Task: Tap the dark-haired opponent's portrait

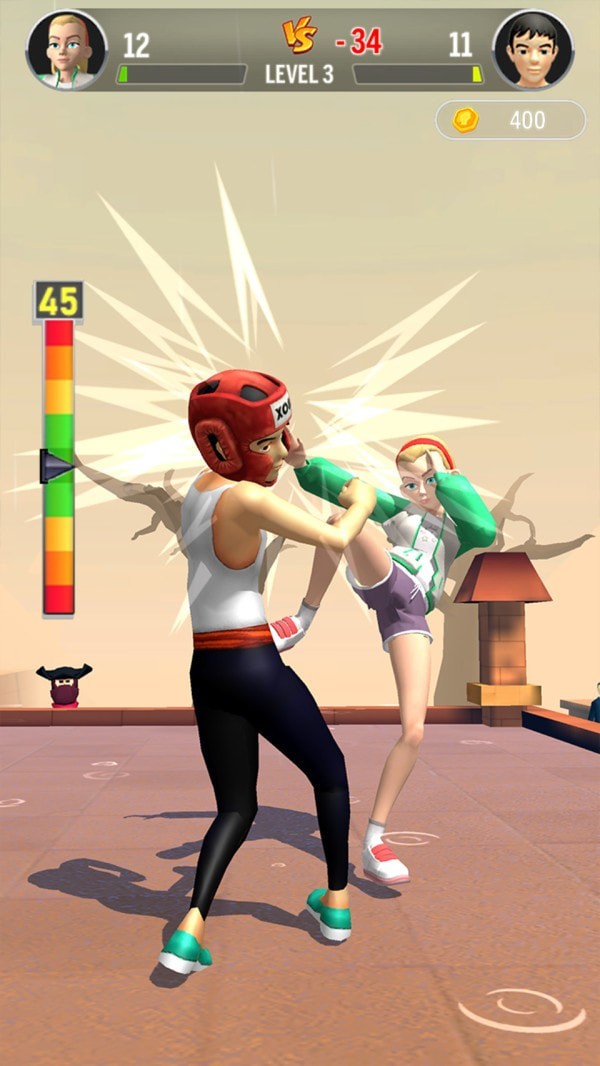Action: click(533, 49)
